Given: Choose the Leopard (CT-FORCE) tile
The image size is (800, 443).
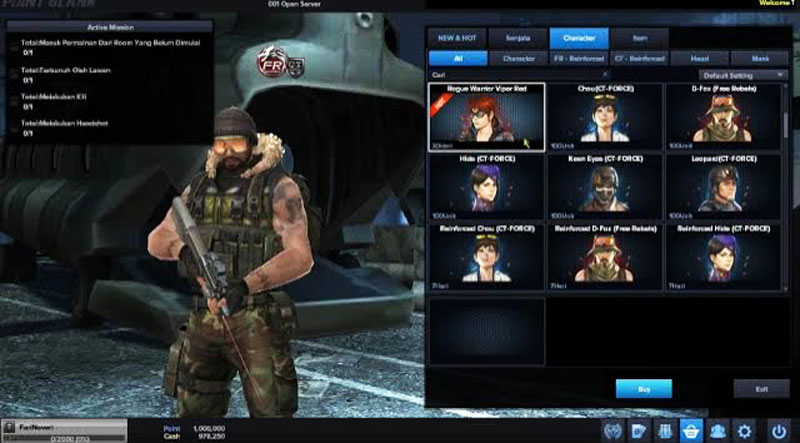Looking at the screenshot, I should (x=723, y=186).
